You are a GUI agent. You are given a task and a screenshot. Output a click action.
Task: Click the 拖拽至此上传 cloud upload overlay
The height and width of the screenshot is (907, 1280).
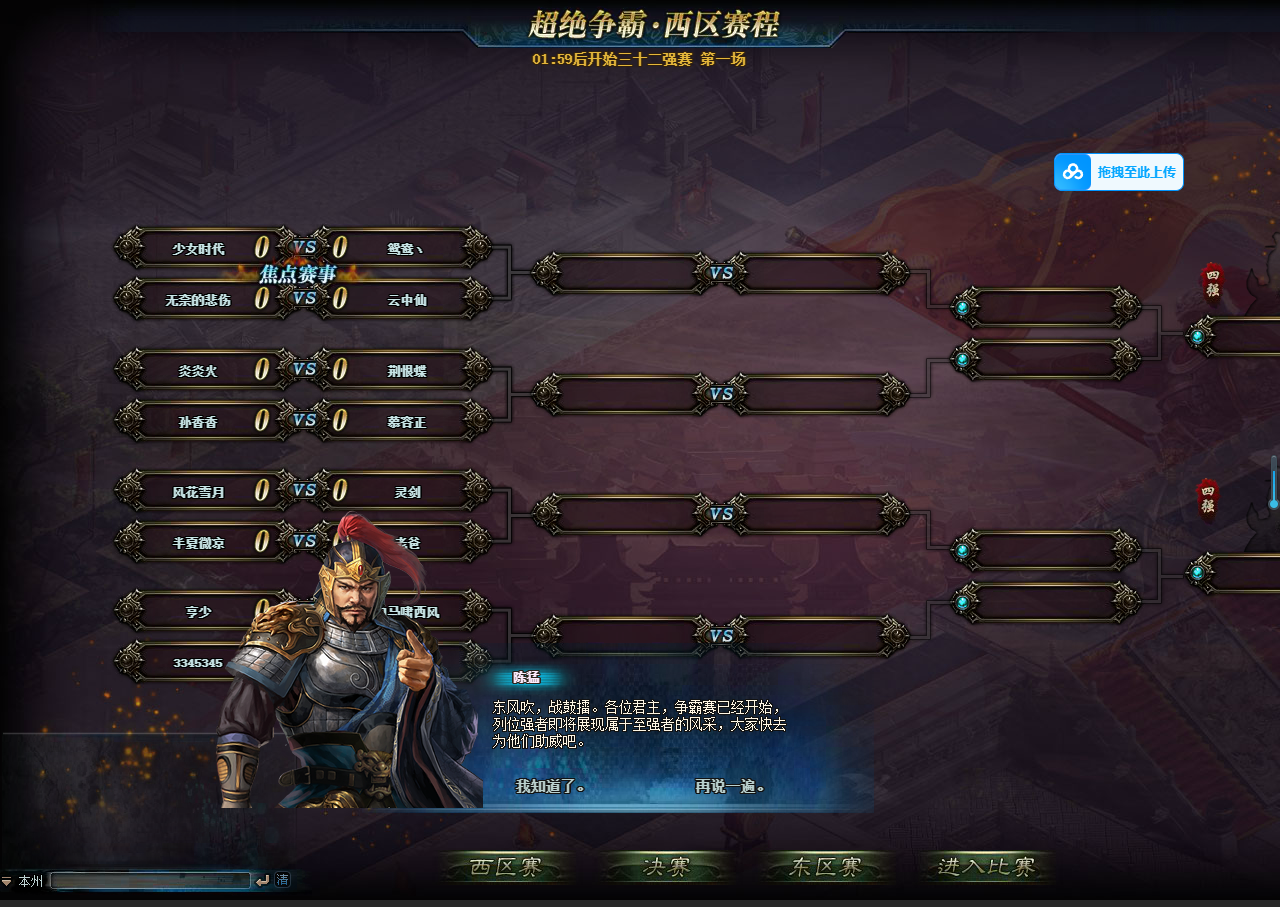1119,172
